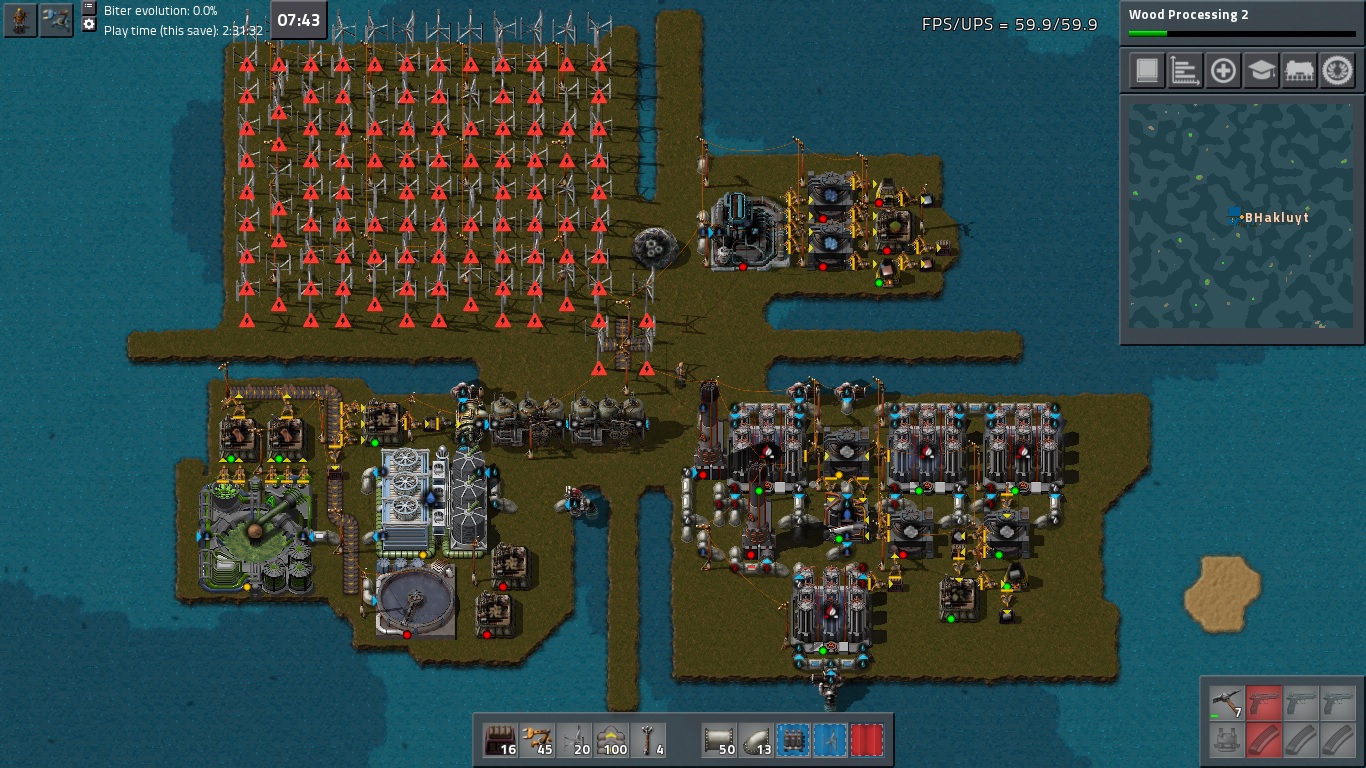Open the gear settings mod button

pyautogui.click(x=89, y=24)
